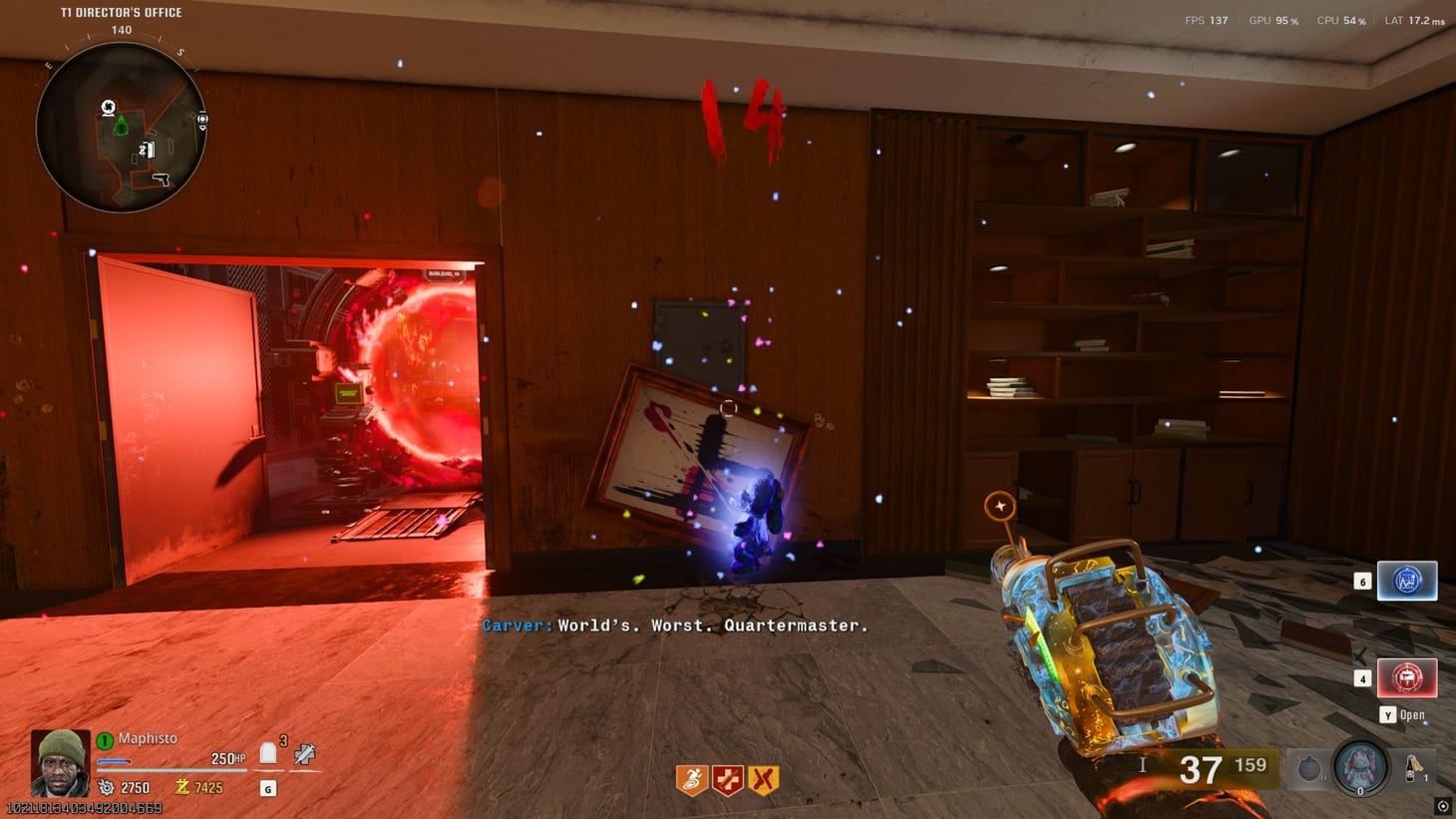Select the red equipment icon bound to key 4

1405,676
